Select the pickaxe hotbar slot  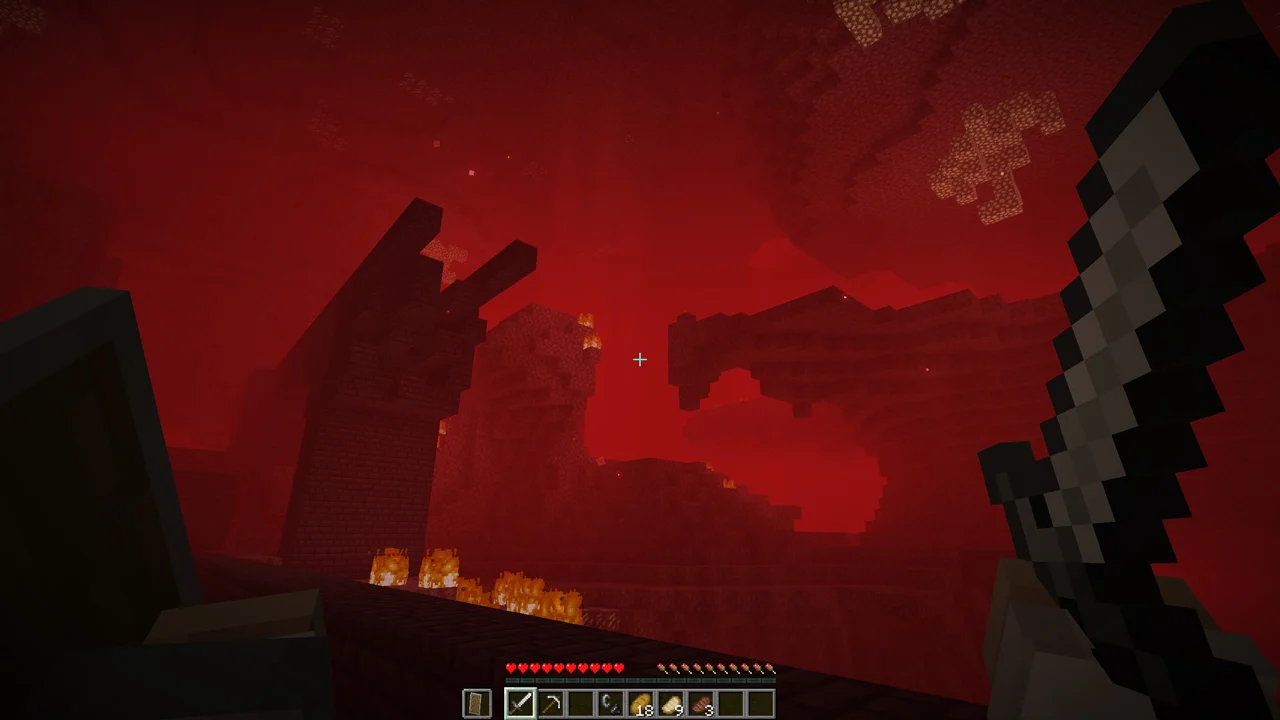click(x=550, y=704)
